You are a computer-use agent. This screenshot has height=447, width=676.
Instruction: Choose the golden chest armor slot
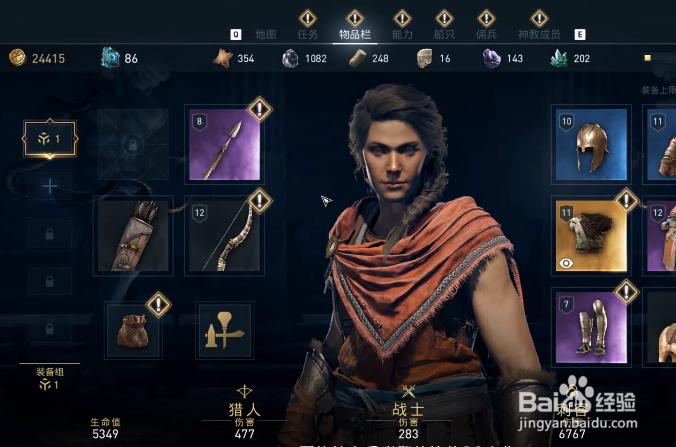point(590,235)
